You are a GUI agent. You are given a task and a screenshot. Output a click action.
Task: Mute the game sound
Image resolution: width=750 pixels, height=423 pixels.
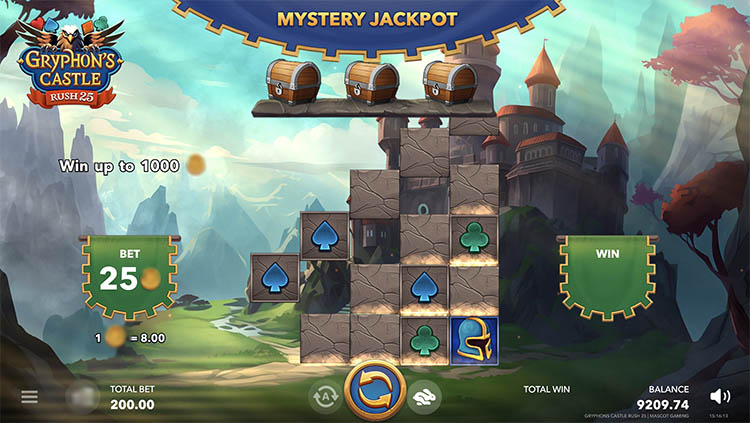point(719,396)
